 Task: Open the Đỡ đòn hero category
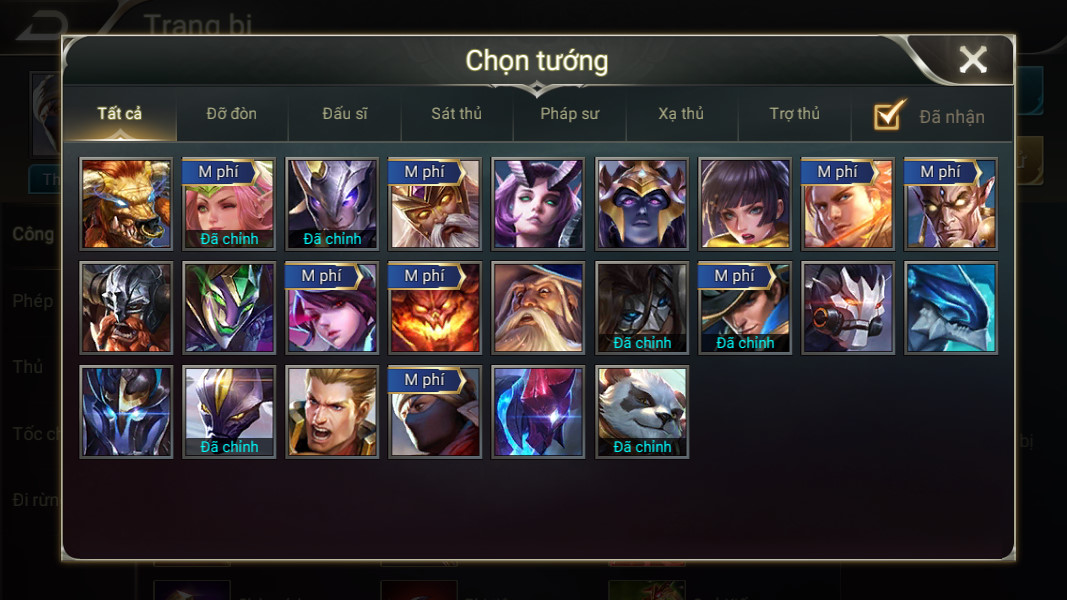click(x=231, y=114)
